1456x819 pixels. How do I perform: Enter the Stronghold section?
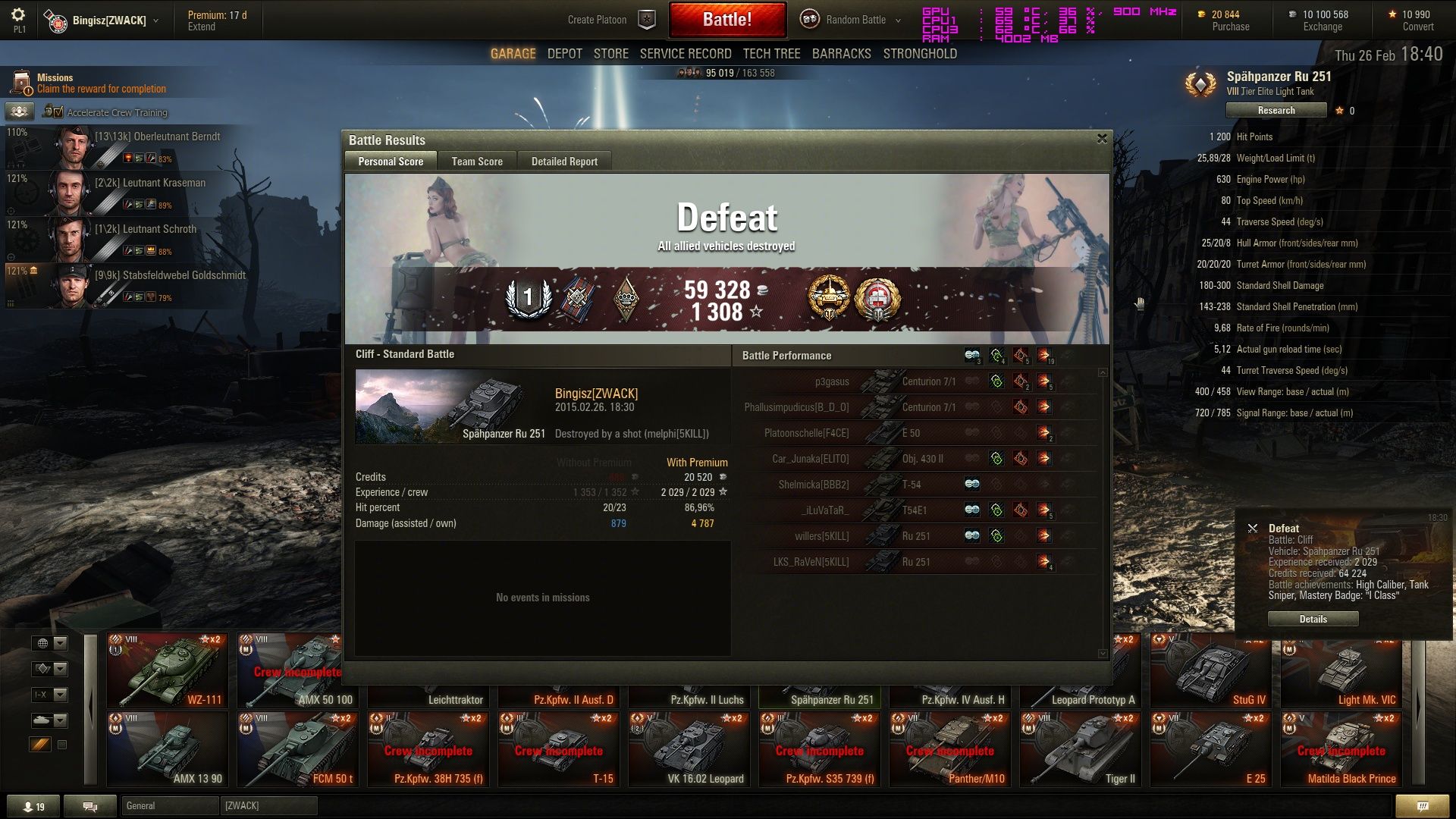[920, 54]
